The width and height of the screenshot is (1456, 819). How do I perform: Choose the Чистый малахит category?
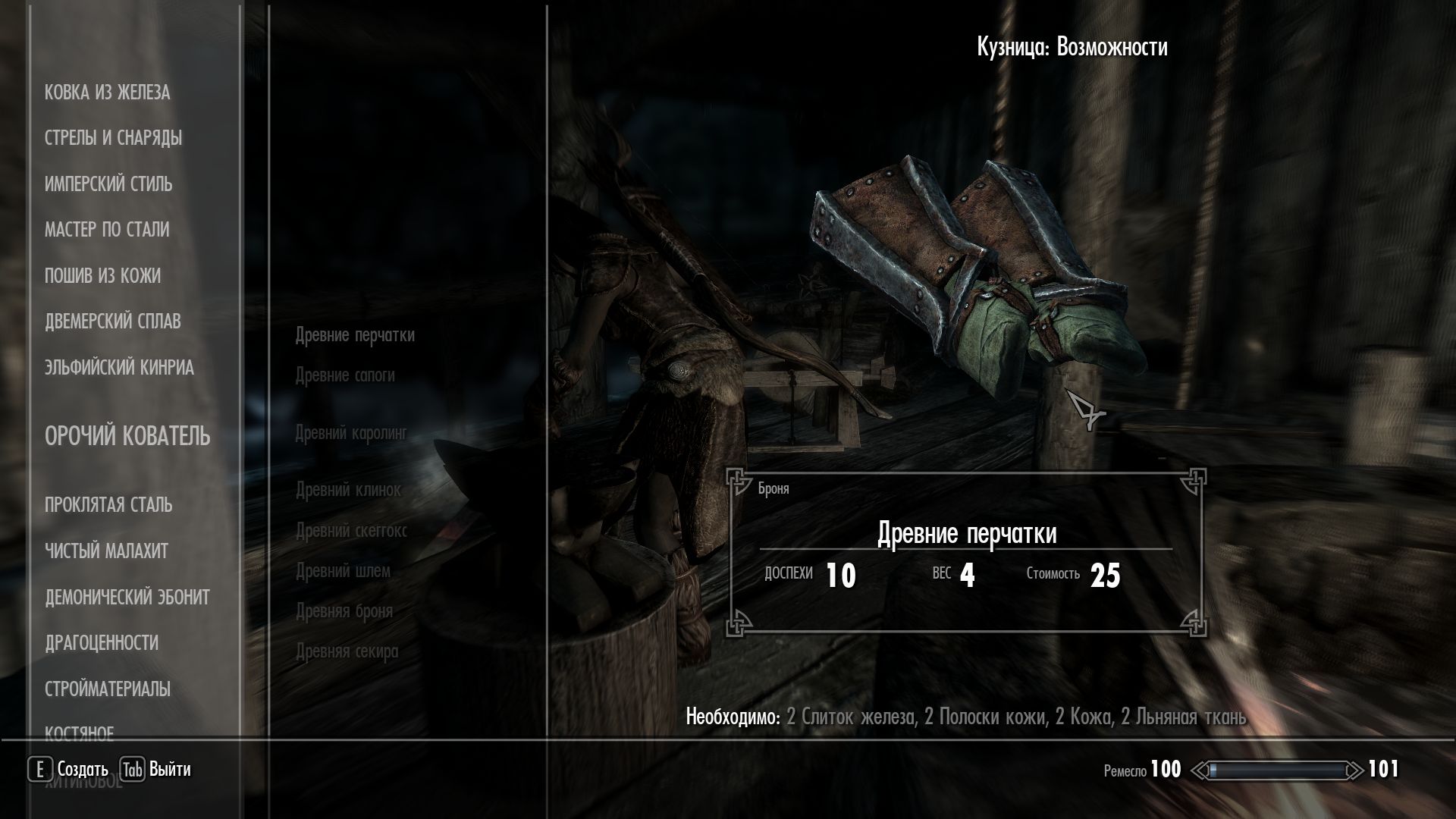(x=106, y=551)
